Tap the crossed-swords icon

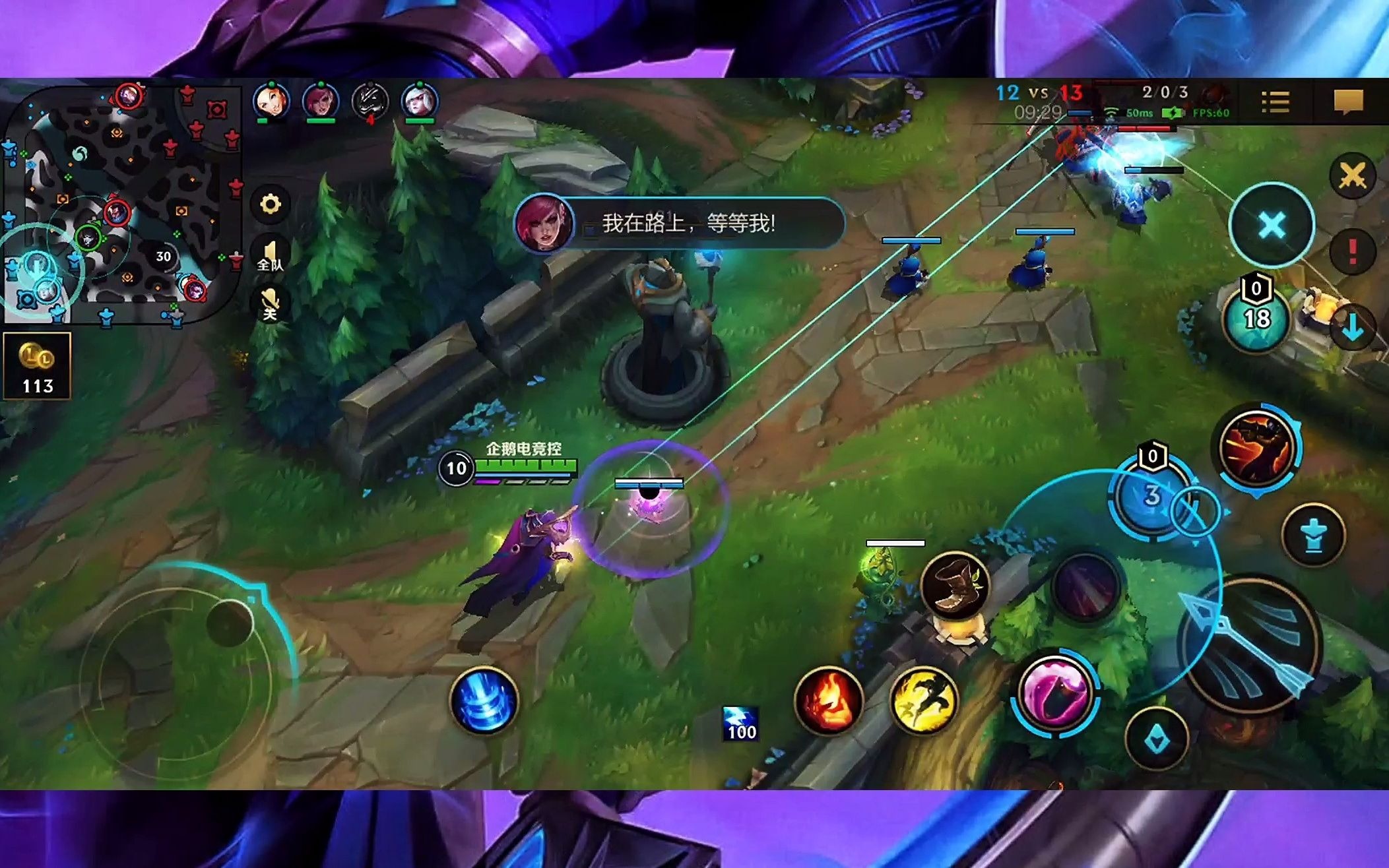pyautogui.click(x=1352, y=175)
